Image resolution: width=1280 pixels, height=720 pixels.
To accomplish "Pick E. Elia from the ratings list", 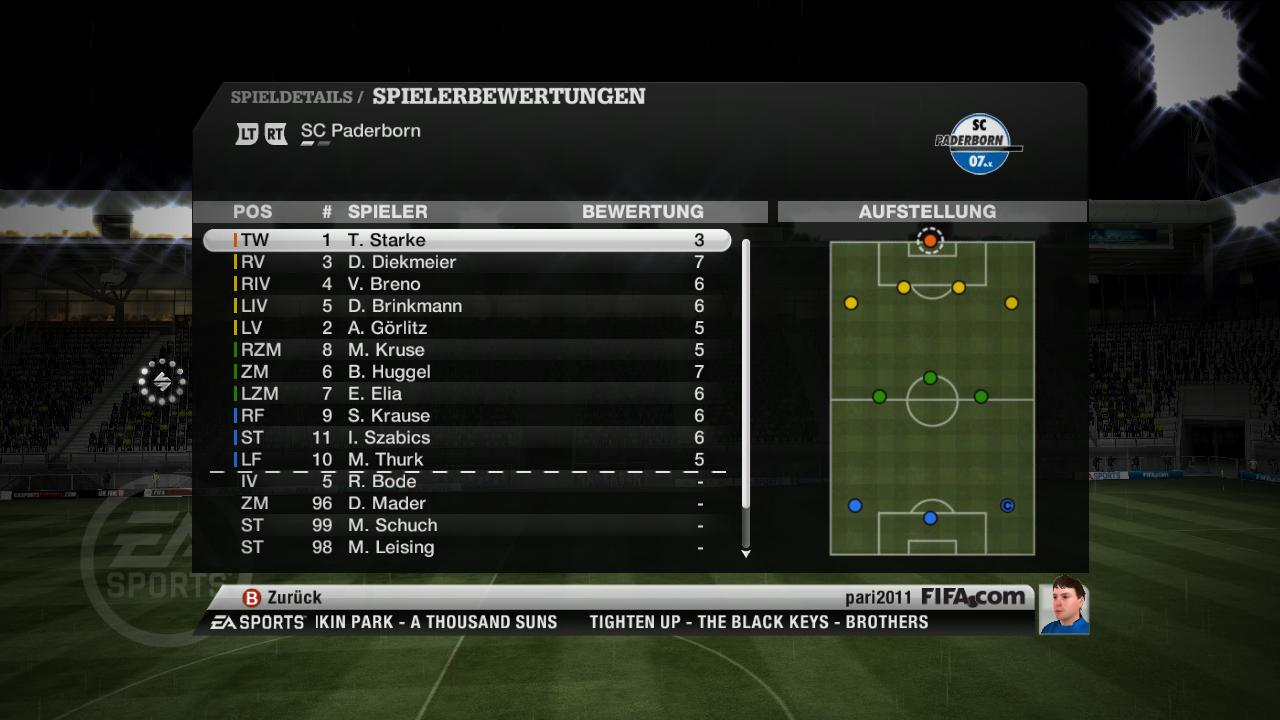I will pos(467,394).
